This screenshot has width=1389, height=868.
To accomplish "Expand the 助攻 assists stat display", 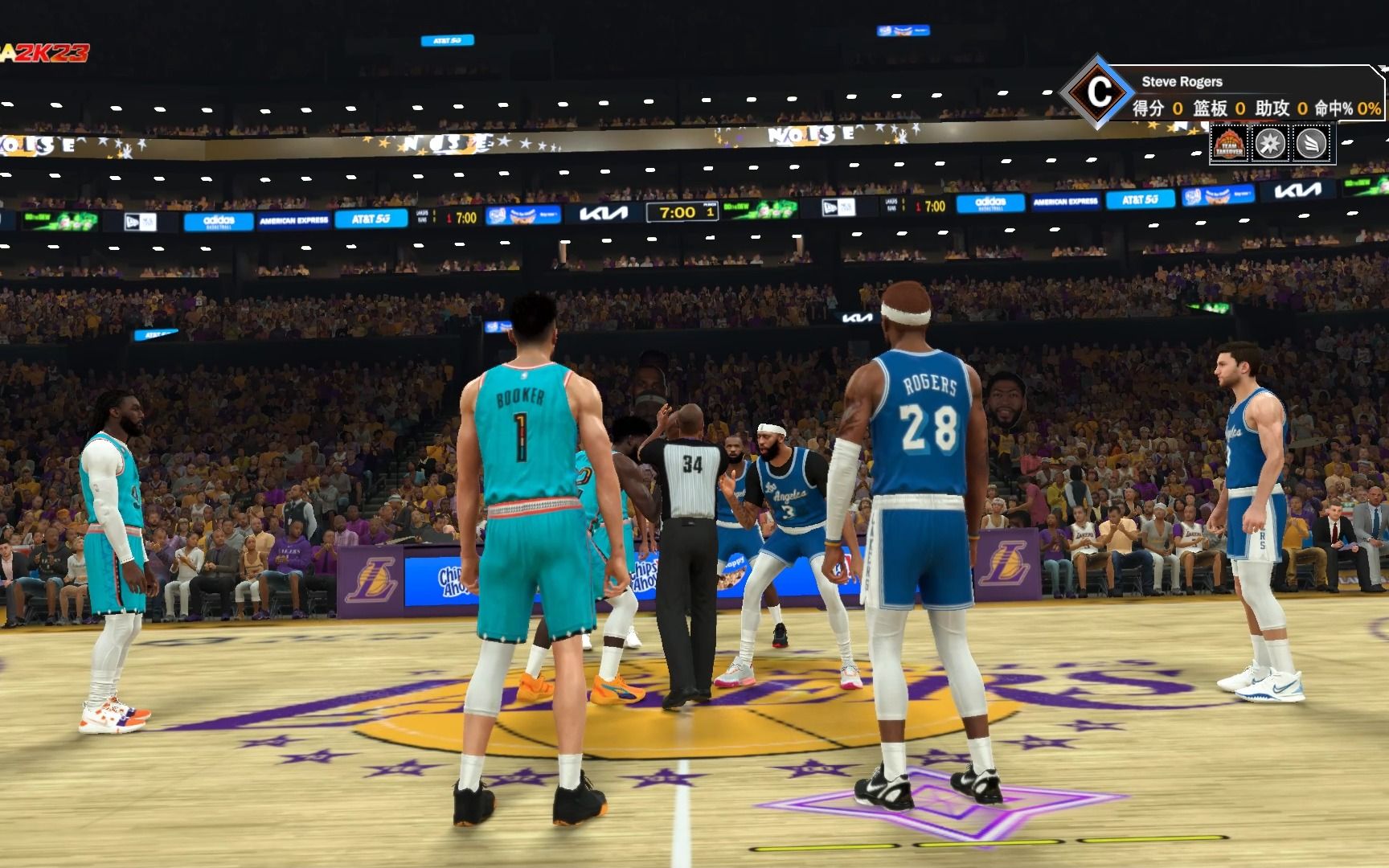I will [1273, 108].
